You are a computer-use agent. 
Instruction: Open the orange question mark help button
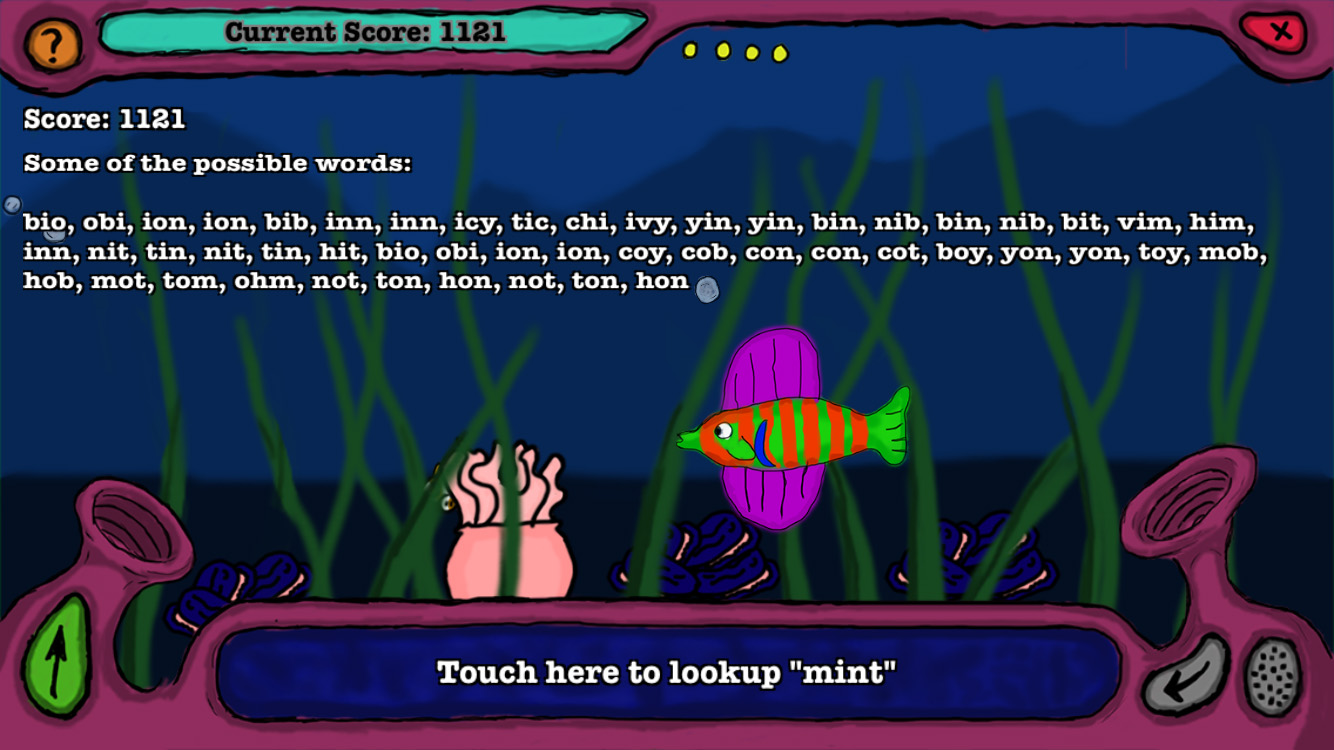(x=52, y=43)
